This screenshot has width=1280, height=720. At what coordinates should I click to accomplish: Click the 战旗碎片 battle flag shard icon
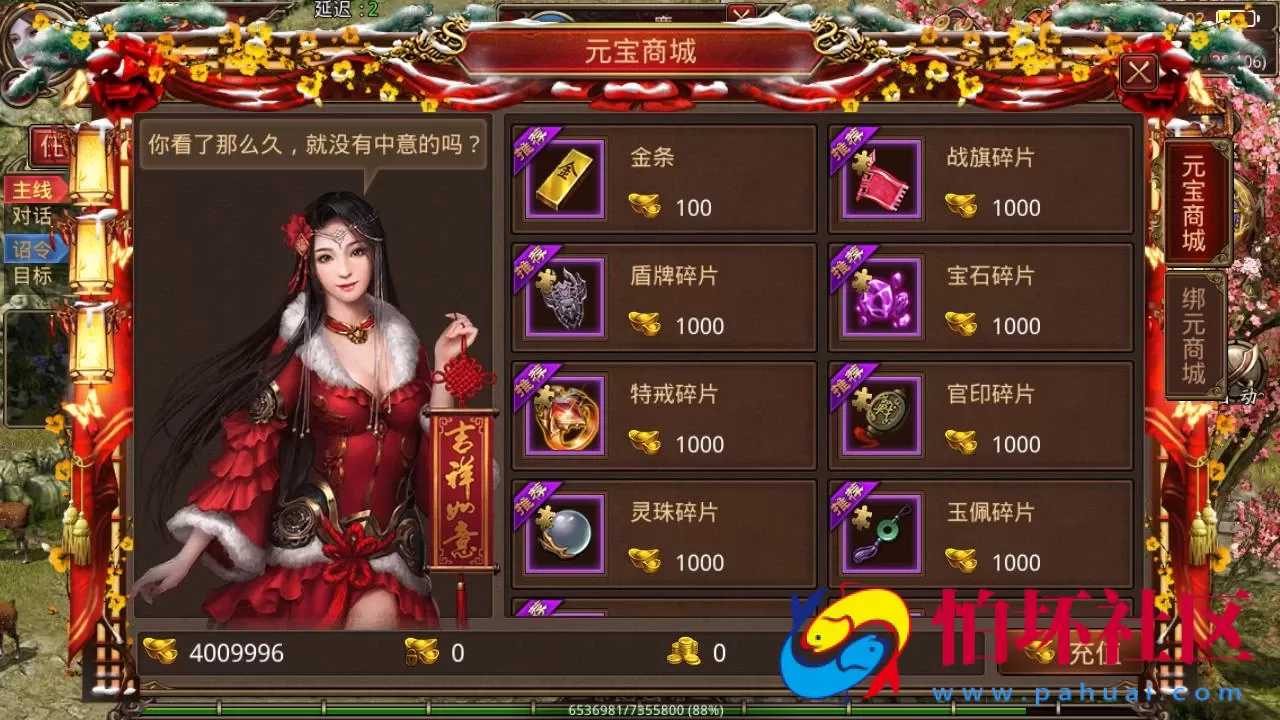(881, 180)
